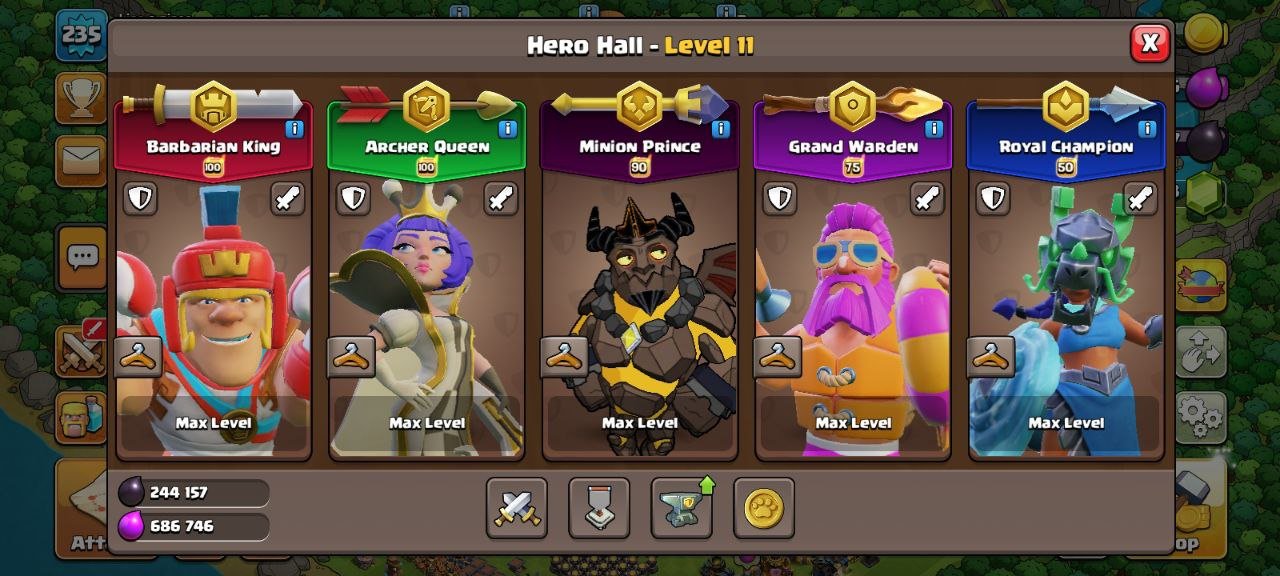Set Archer Queen to shield defend mode
This screenshot has height=576, width=1280.
(x=353, y=198)
